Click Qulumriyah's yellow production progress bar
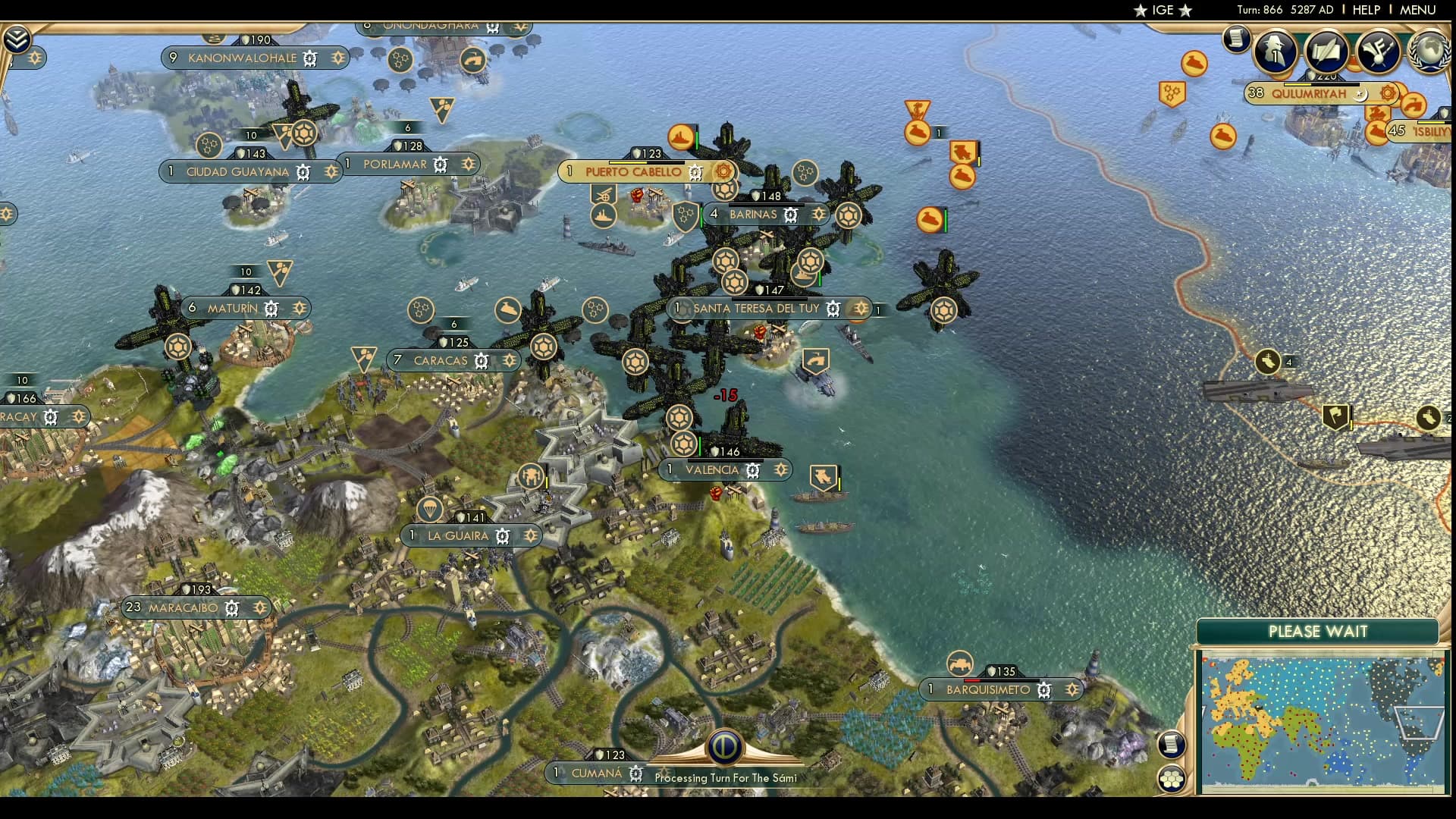Image resolution: width=1456 pixels, height=819 pixels. tap(1297, 85)
